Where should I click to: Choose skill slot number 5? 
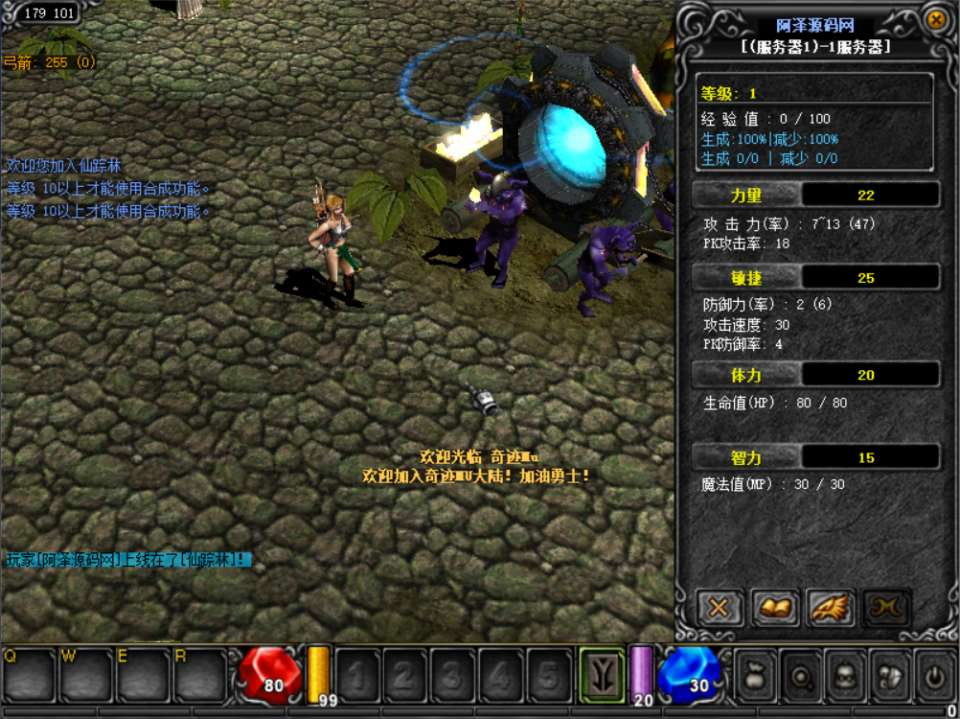(549, 676)
